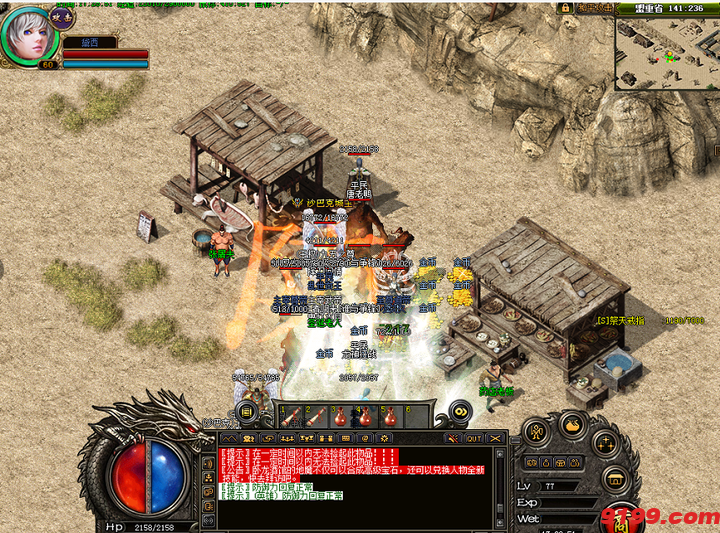Image resolution: width=720 pixels, height=533 pixels.
Task: Click the OUT button above the chat
Action: click(x=474, y=438)
